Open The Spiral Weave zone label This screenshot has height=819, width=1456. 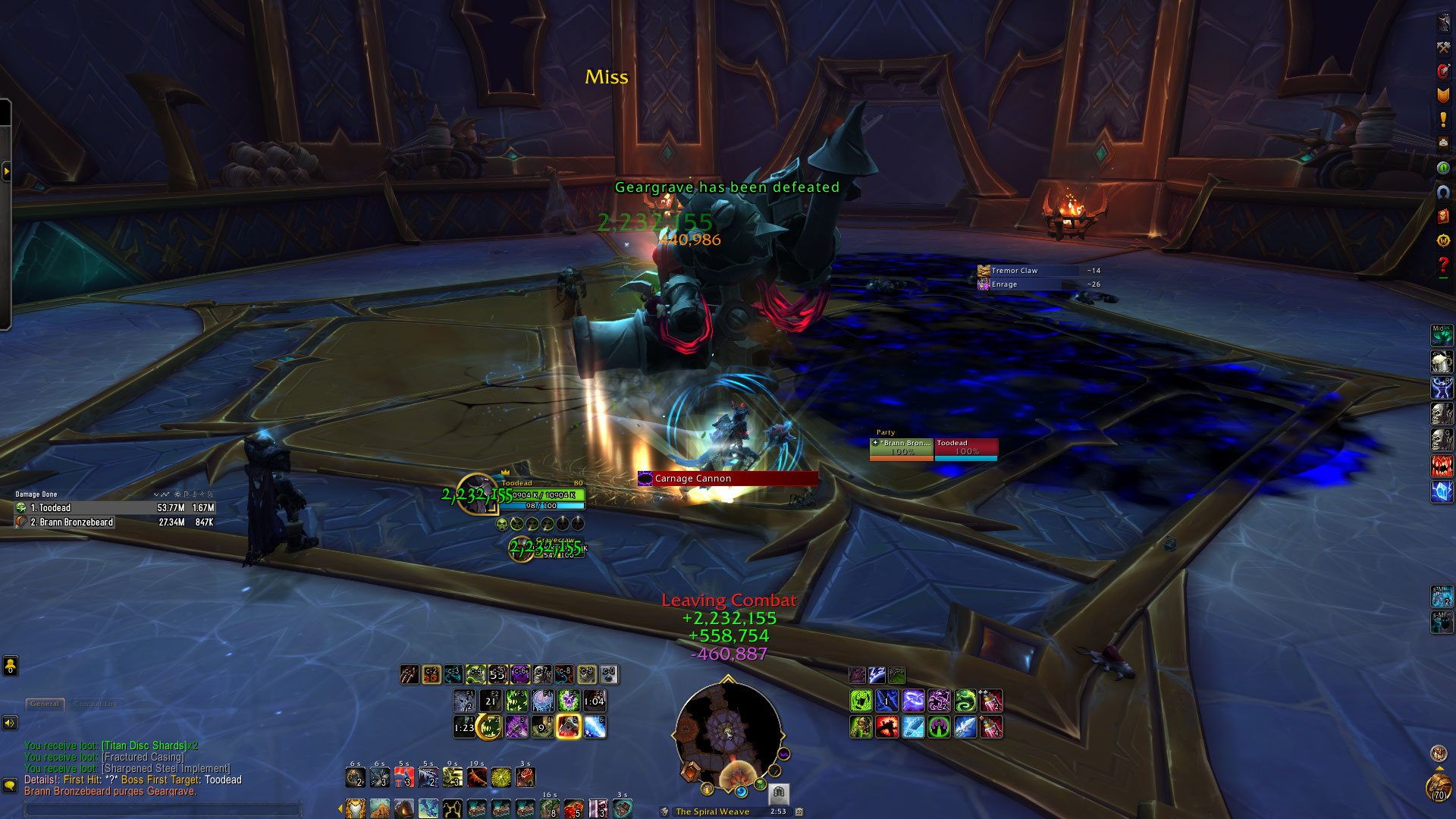(712, 811)
